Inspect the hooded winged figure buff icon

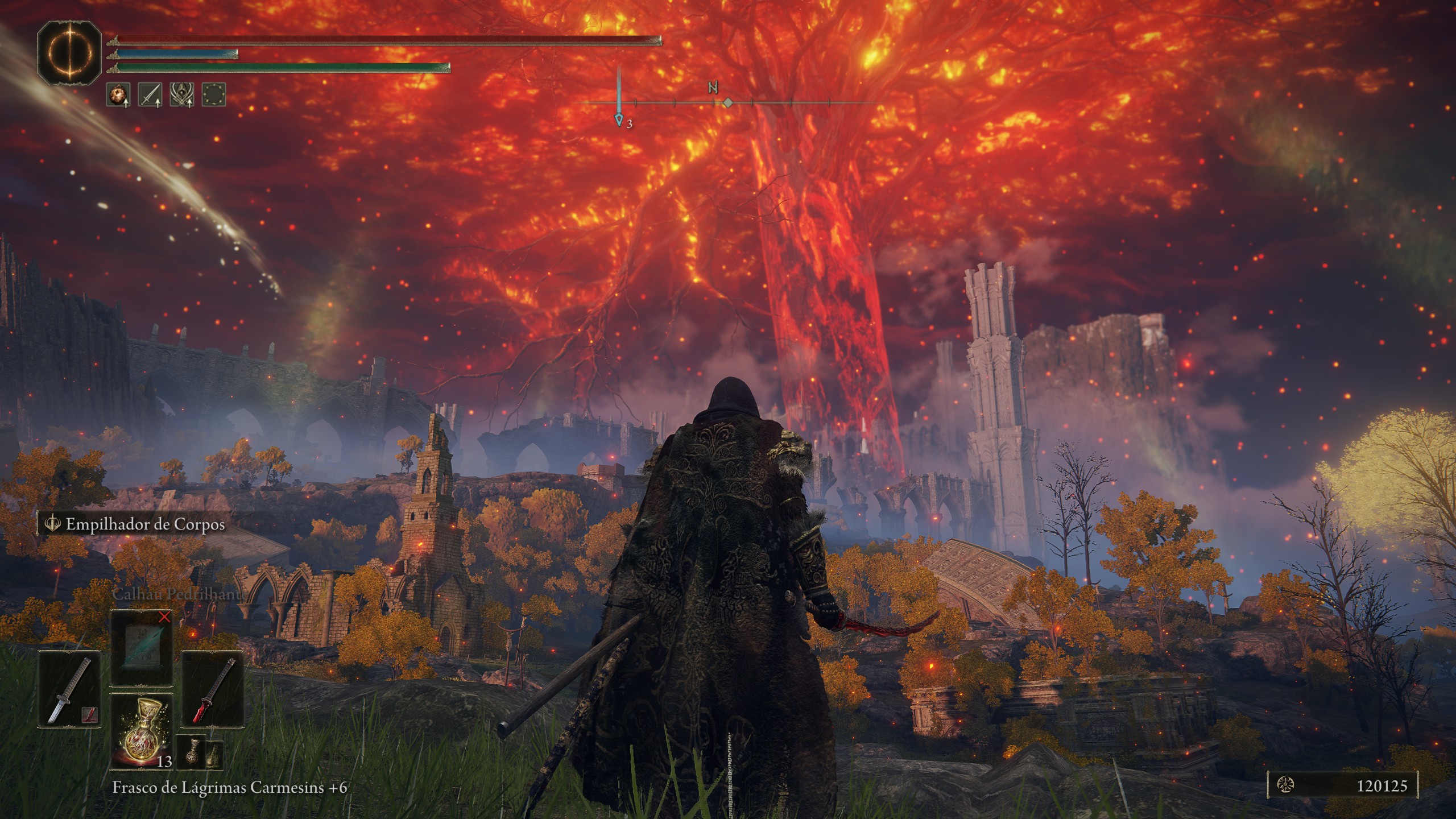(x=182, y=94)
